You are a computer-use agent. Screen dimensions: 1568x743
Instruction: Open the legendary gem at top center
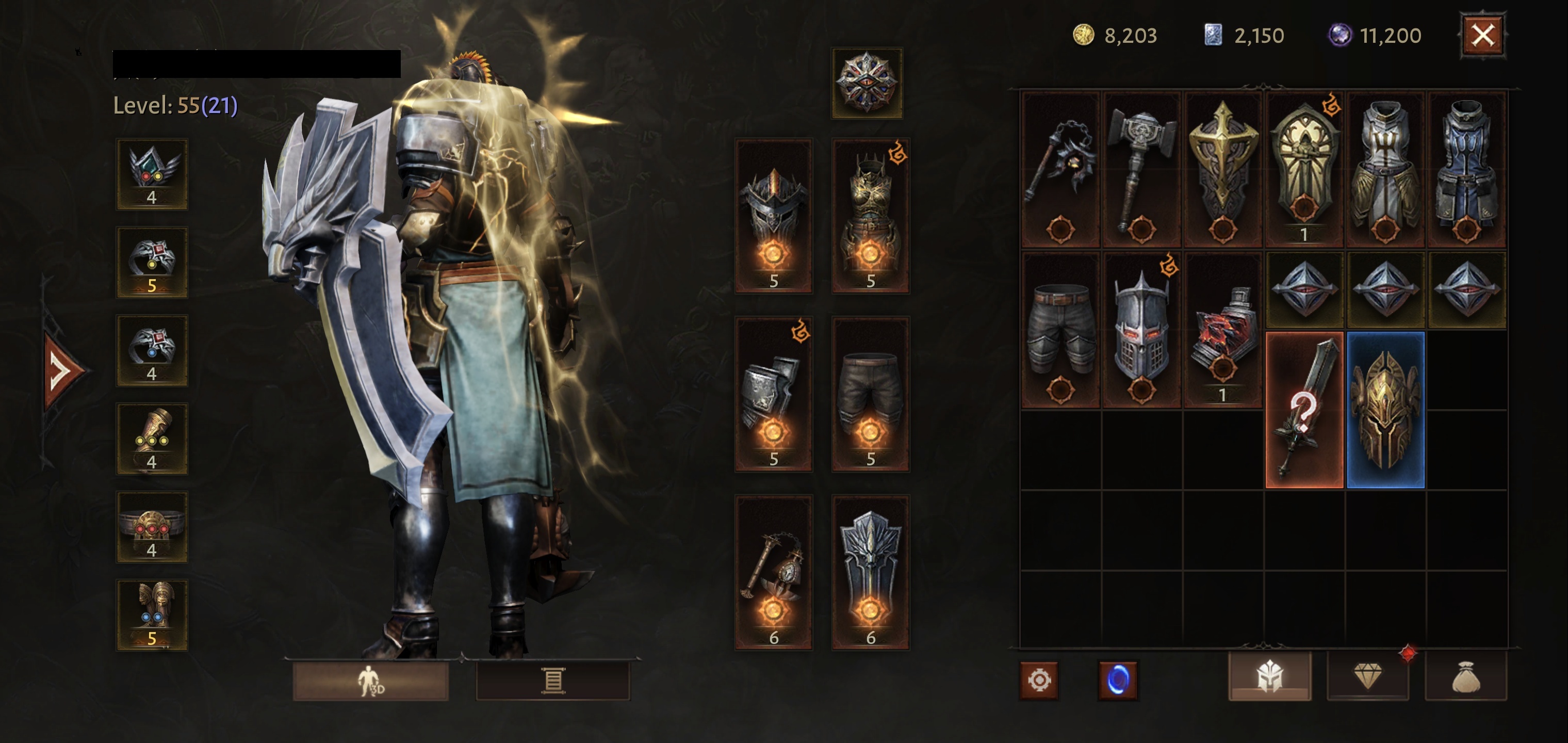[867, 83]
